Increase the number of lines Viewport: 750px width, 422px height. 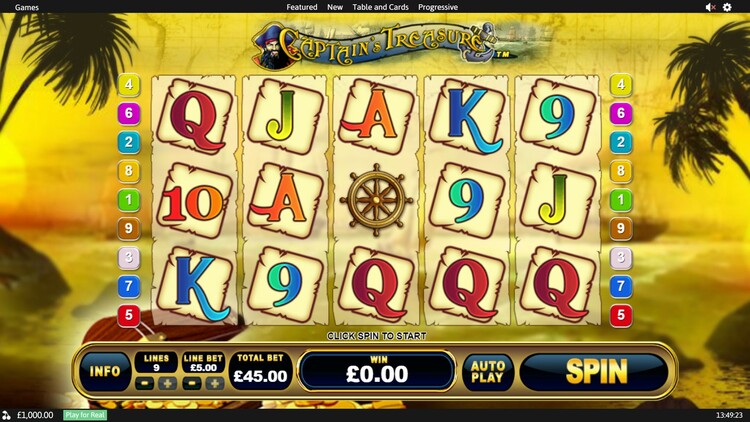[167, 383]
